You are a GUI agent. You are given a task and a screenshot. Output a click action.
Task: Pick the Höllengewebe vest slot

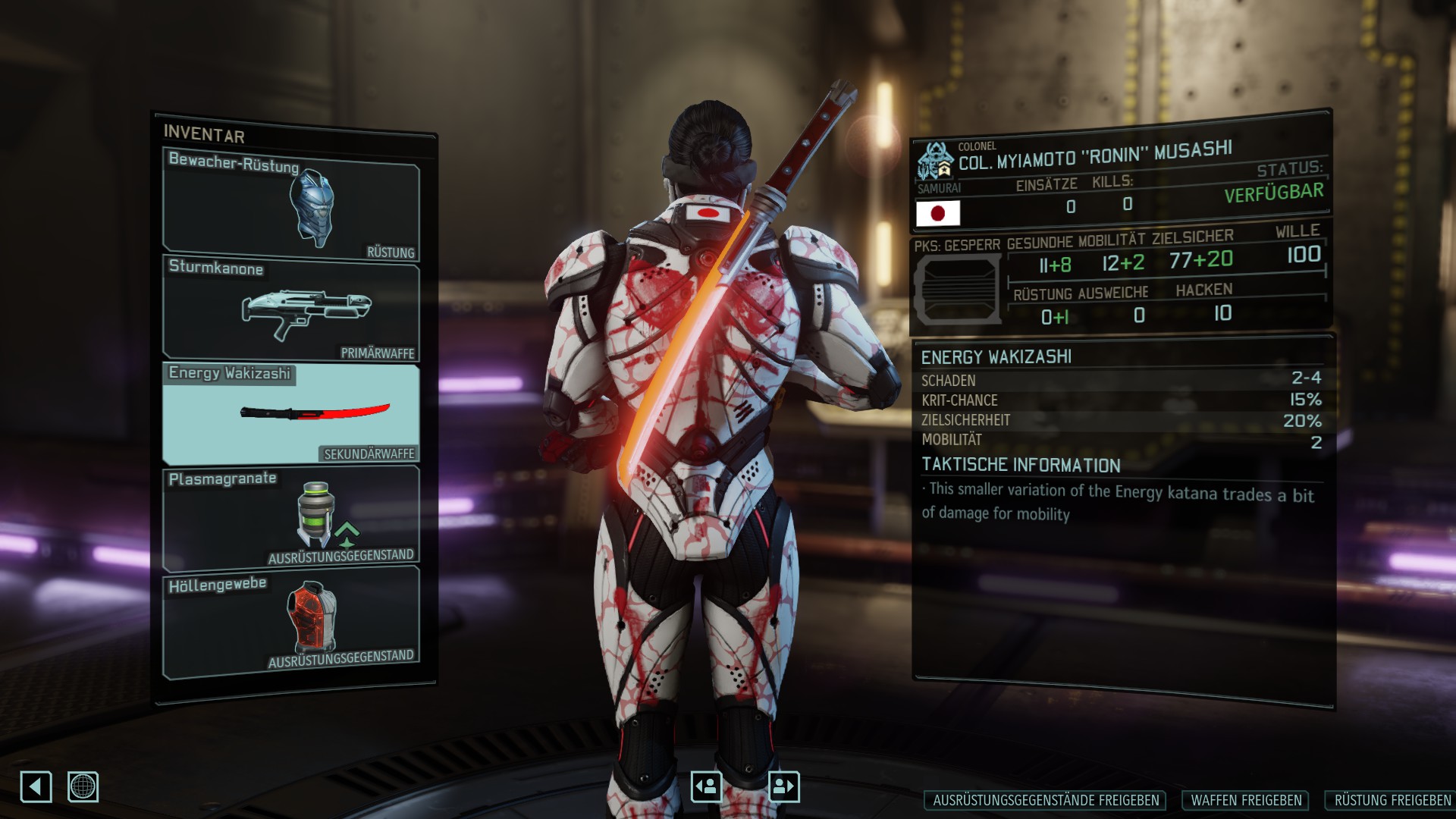click(291, 620)
